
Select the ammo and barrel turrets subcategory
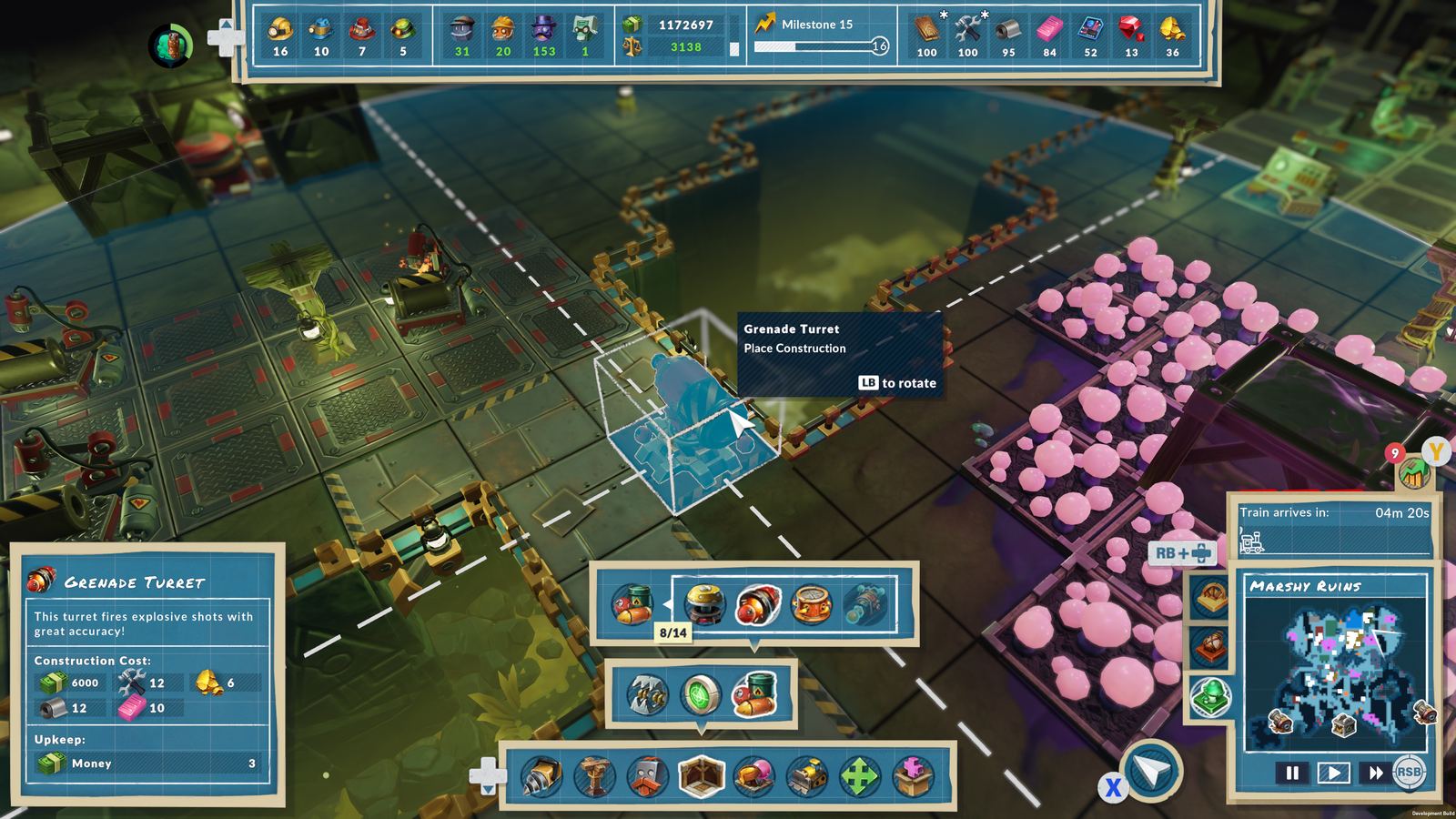coord(754,695)
